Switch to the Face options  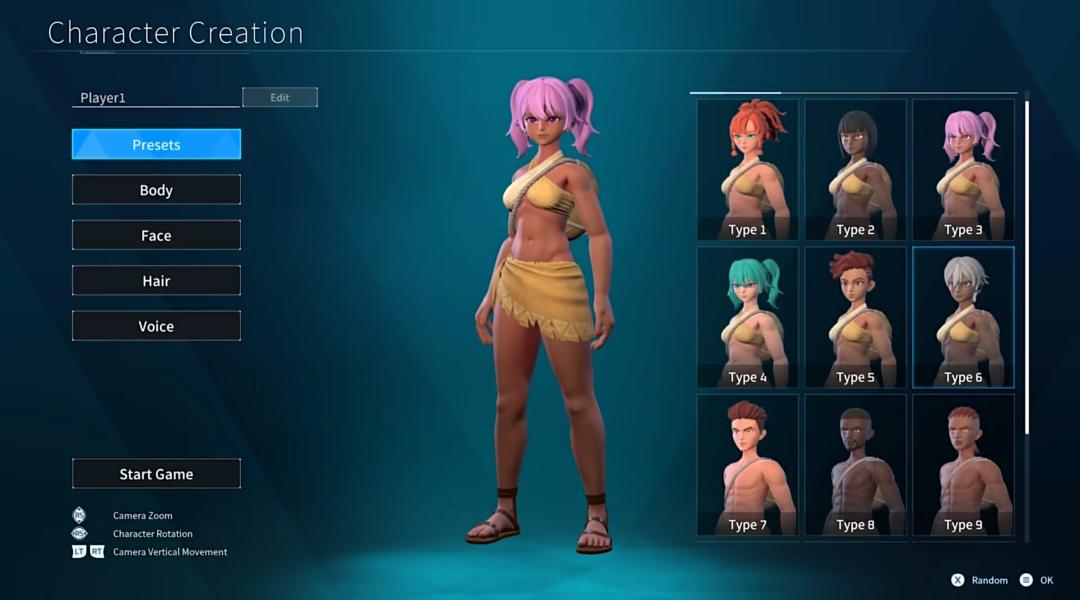(156, 236)
